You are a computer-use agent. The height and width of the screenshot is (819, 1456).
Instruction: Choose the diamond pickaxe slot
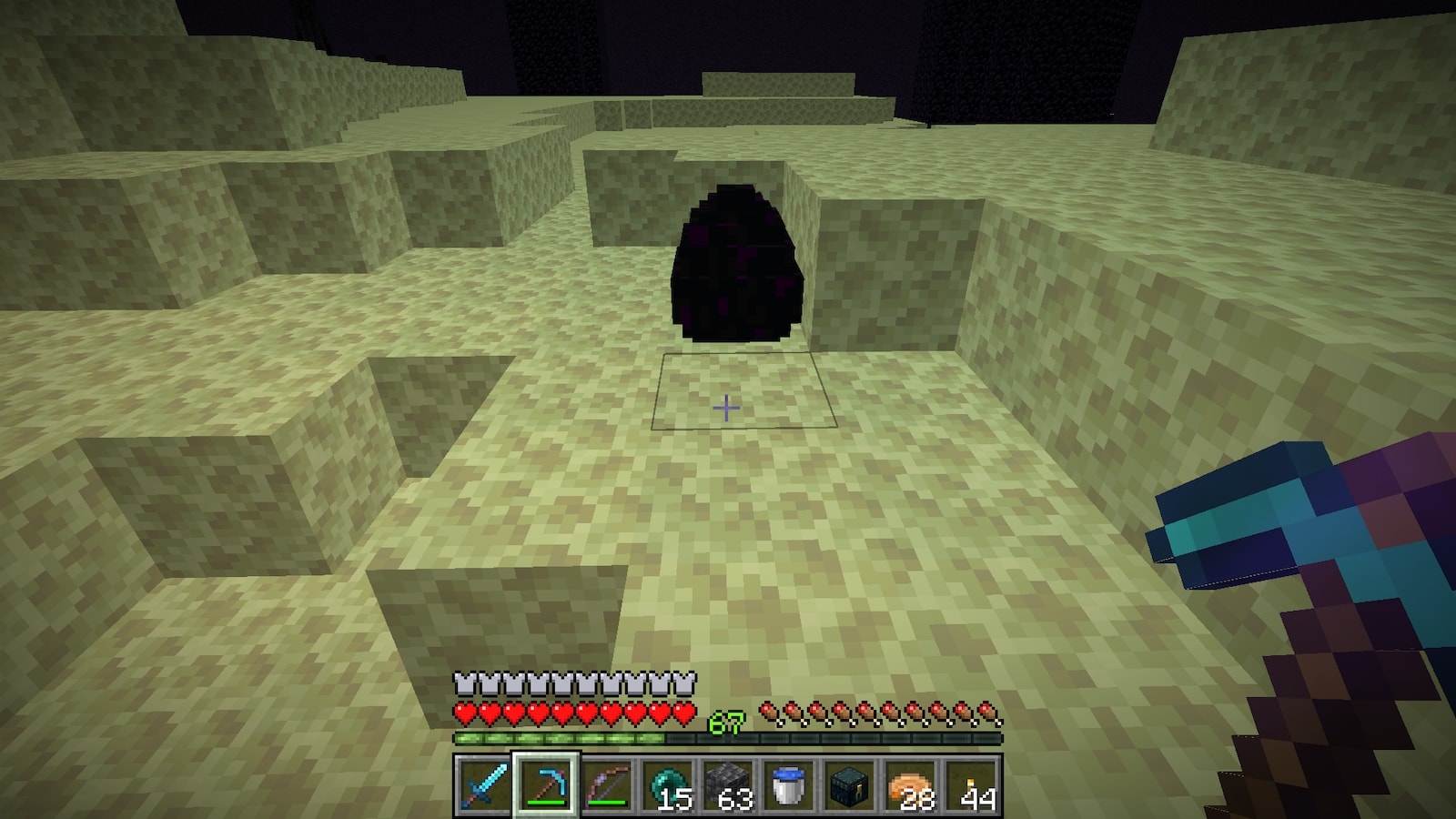coord(544,784)
